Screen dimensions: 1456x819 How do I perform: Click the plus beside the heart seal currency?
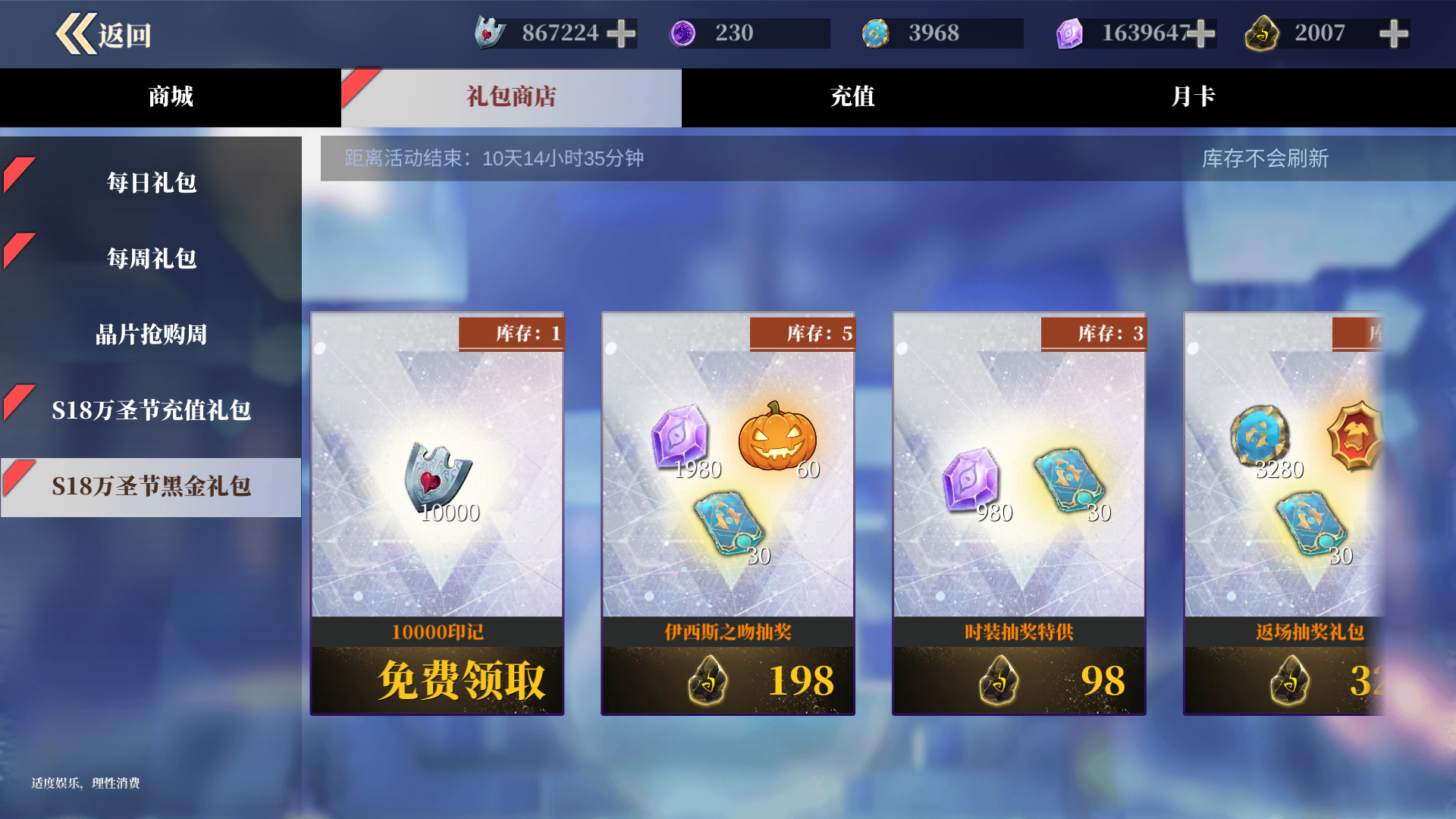(622, 33)
